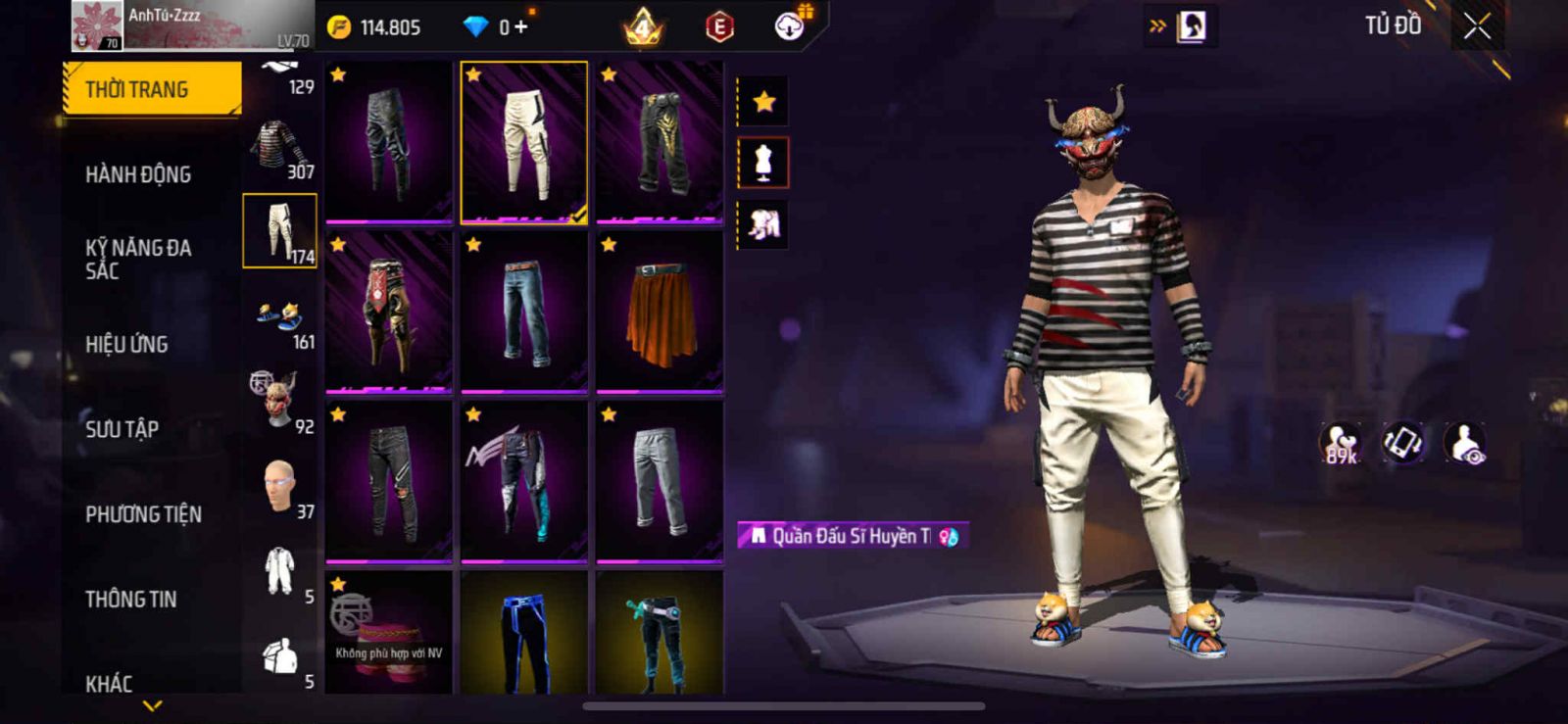Screen dimensions: 1568x724
Task: Pick the grey rolled-up pants
Action: click(660, 482)
